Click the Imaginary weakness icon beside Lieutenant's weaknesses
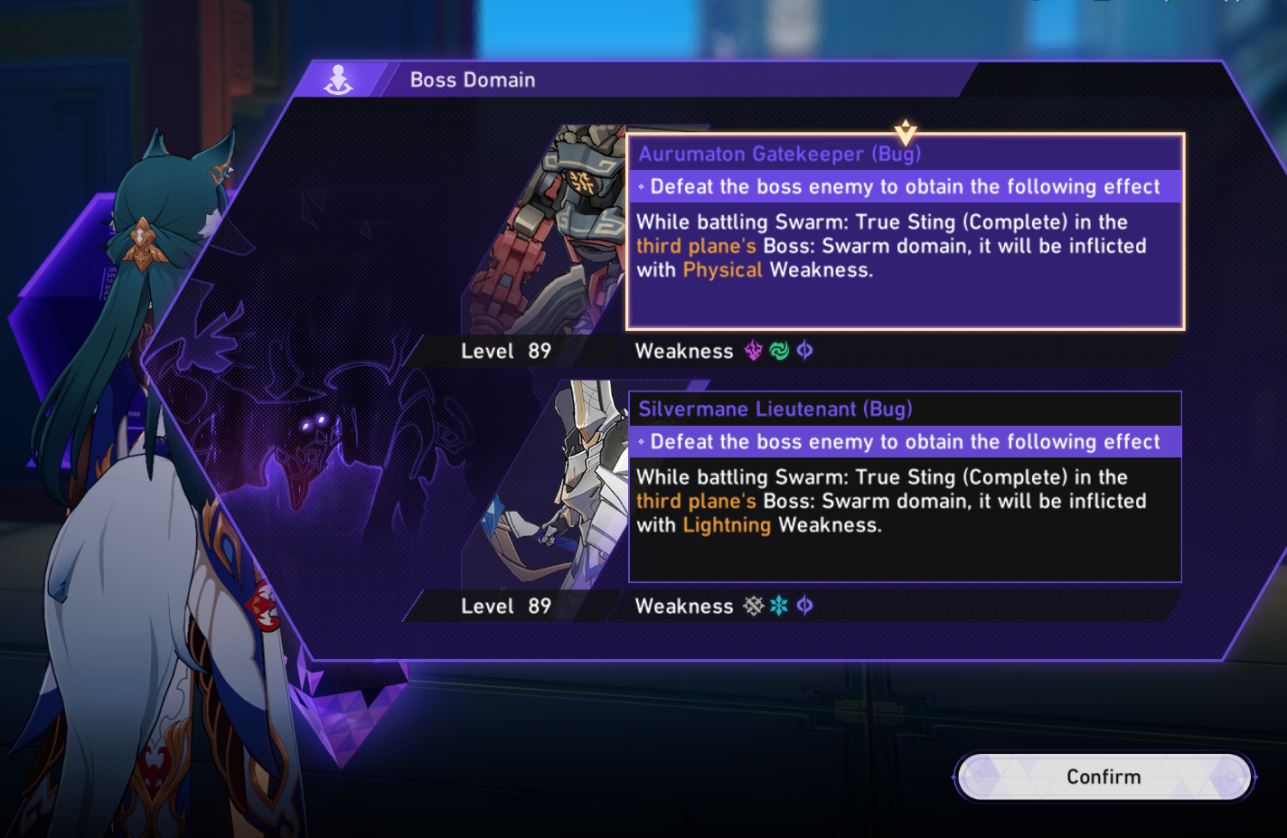 [x=804, y=606]
